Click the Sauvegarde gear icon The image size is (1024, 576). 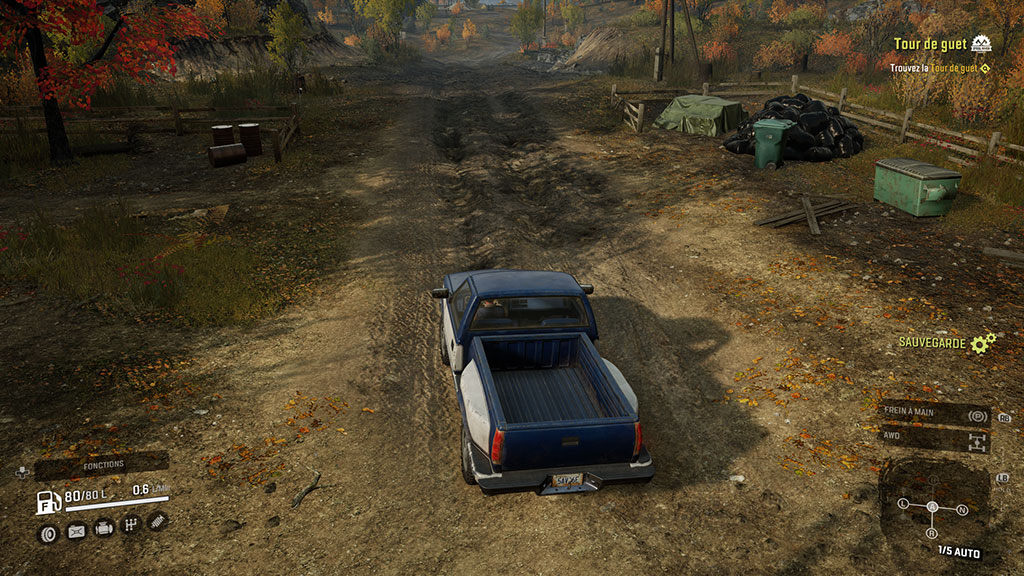(983, 343)
